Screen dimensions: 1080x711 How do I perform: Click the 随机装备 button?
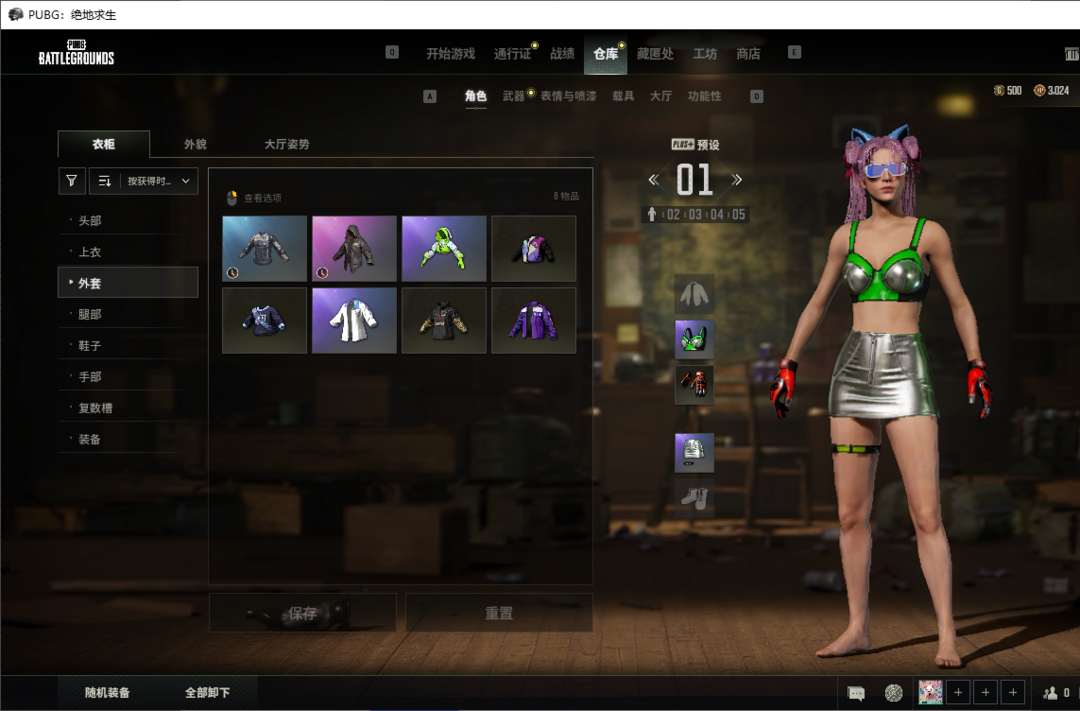point(108,692)
